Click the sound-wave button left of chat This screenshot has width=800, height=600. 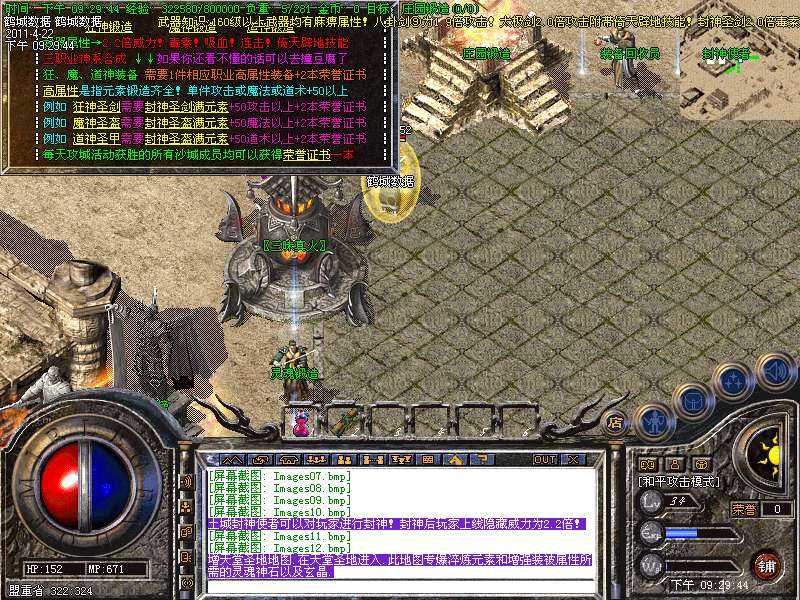point(186,481)
